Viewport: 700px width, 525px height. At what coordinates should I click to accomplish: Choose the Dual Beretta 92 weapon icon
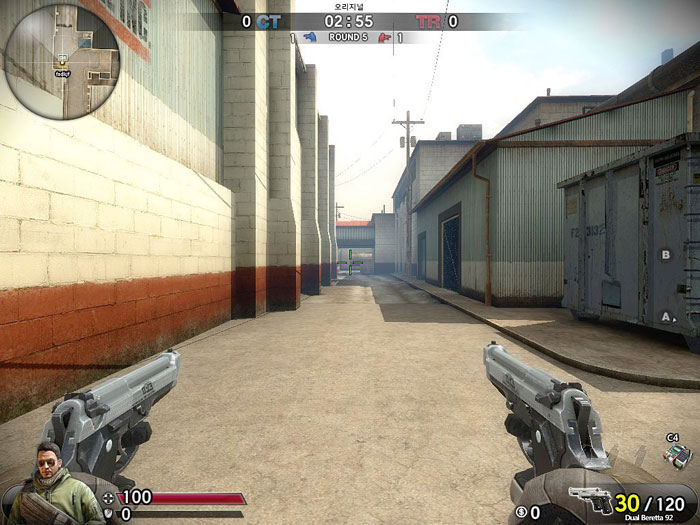pos(592,501)
